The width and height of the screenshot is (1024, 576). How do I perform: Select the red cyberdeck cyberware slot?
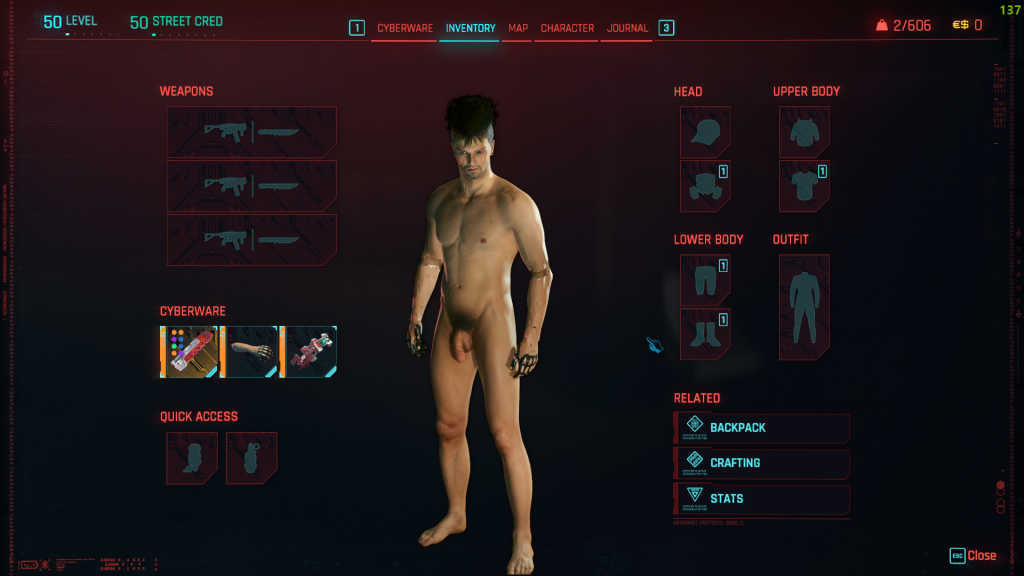(190, 352)
